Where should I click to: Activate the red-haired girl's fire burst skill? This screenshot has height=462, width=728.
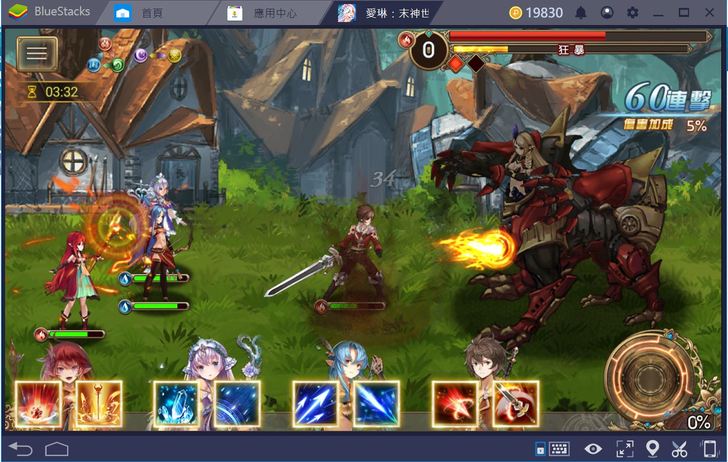coord(38,404)
